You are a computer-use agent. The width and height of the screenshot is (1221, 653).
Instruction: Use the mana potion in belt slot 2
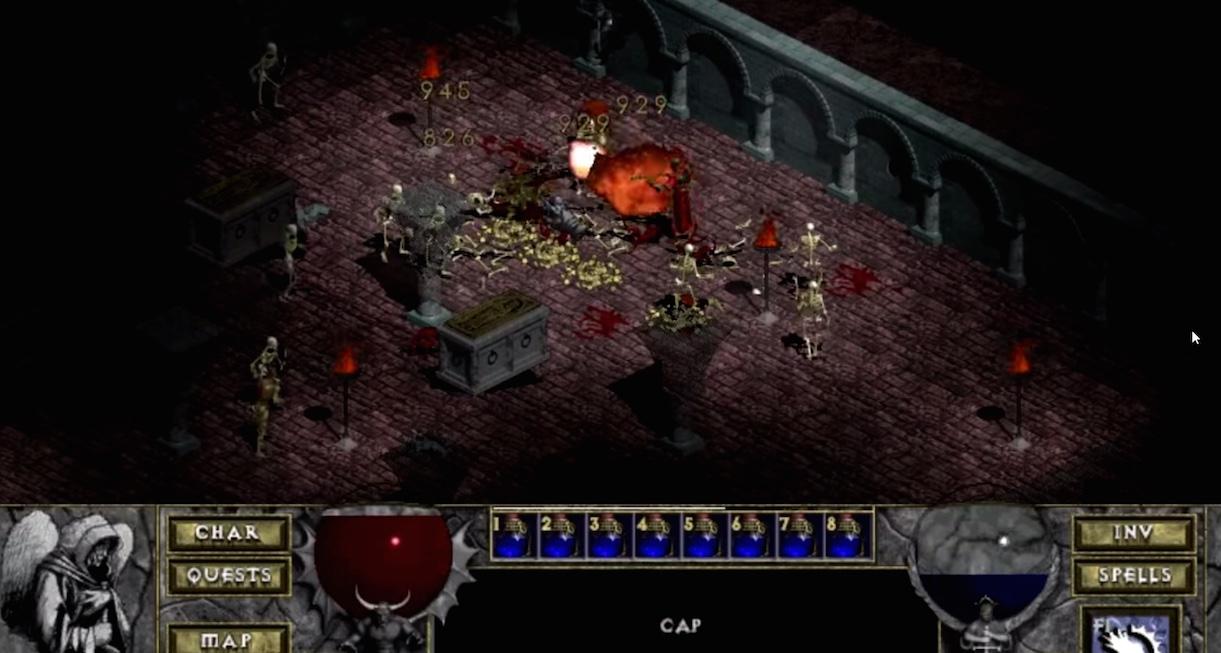(x=562, y=536)
